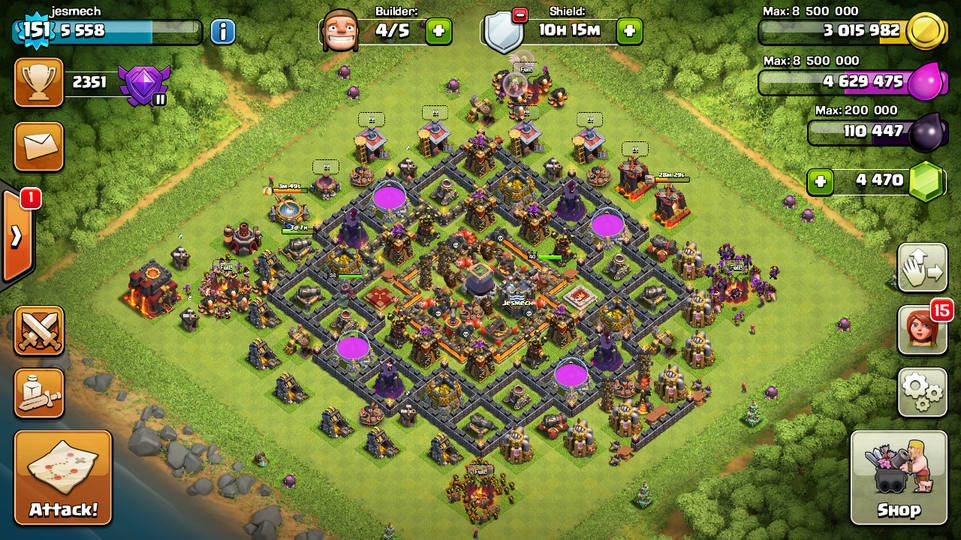
Task: Tap the purple league badge
Action: [x=142, y=84]
